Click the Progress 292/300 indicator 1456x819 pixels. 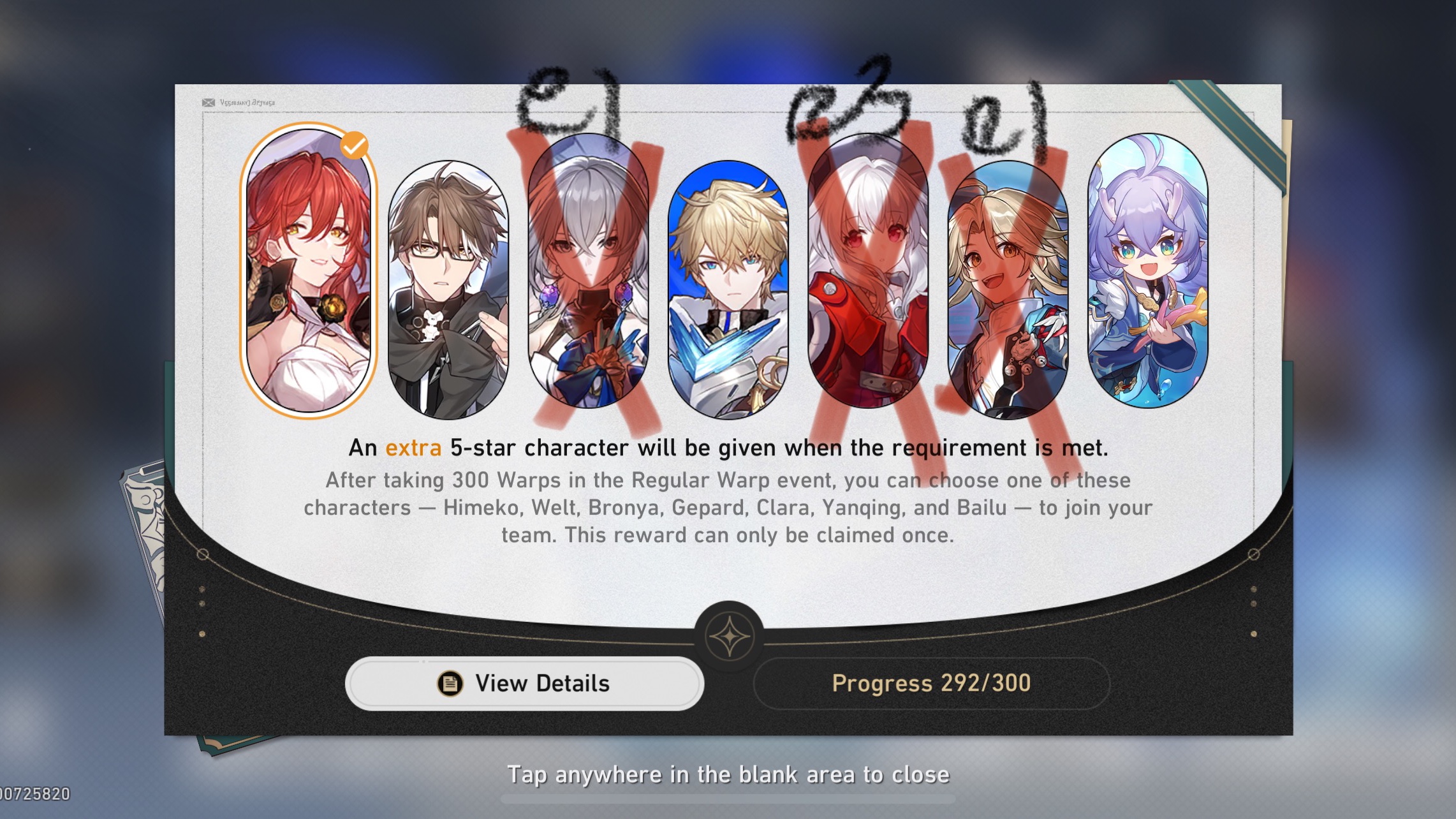[x=931, y=683]
